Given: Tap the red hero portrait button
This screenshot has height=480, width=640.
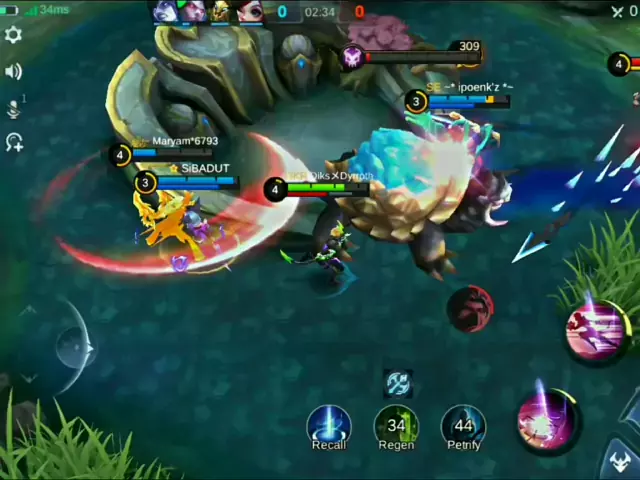Looking at the screenshot, I should click(470, 309).
